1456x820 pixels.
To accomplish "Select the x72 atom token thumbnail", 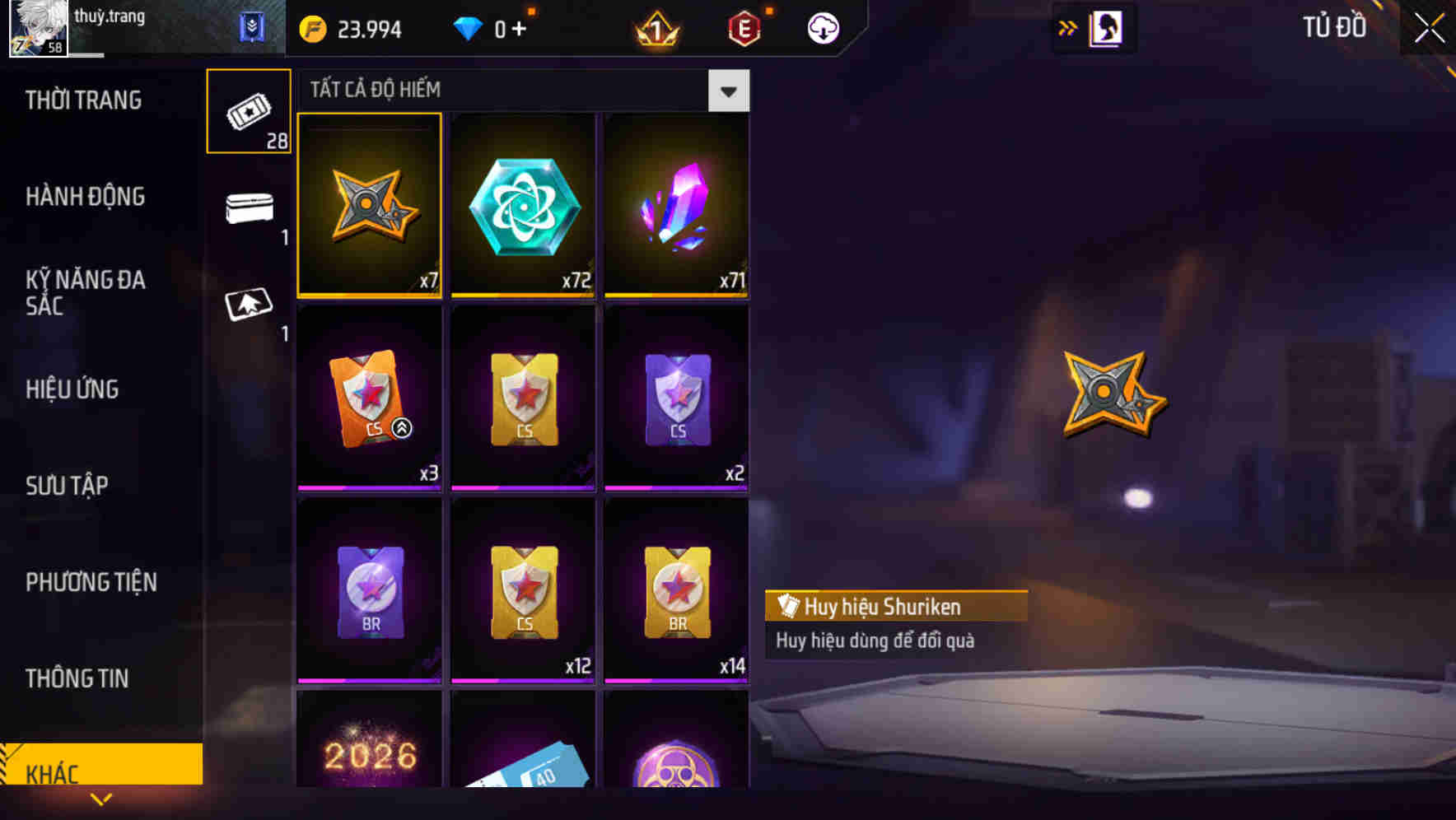I will 522,206.
